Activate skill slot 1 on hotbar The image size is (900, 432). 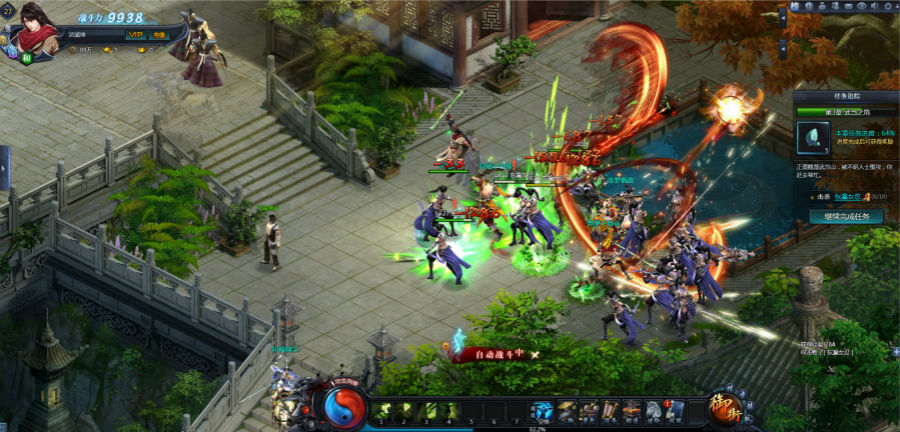(x=381, y=409)
